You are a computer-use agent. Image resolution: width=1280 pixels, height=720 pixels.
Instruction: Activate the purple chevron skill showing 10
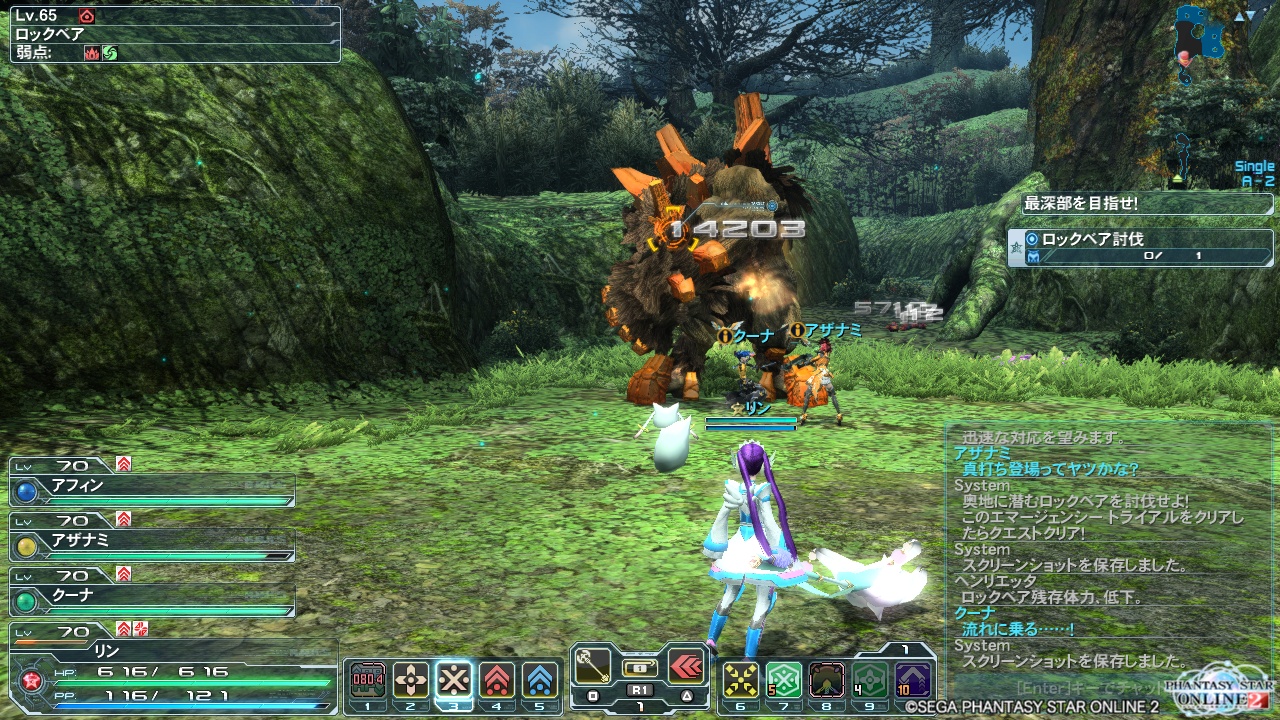pyautogui.click(x=913, y=680)
